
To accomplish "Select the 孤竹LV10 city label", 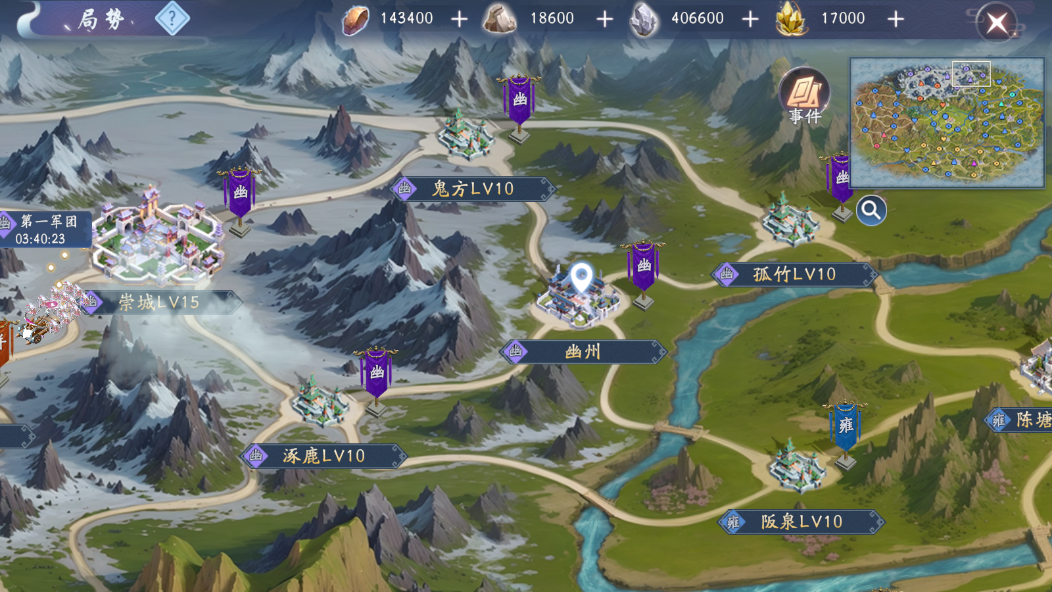I will [x=793, y=274].
